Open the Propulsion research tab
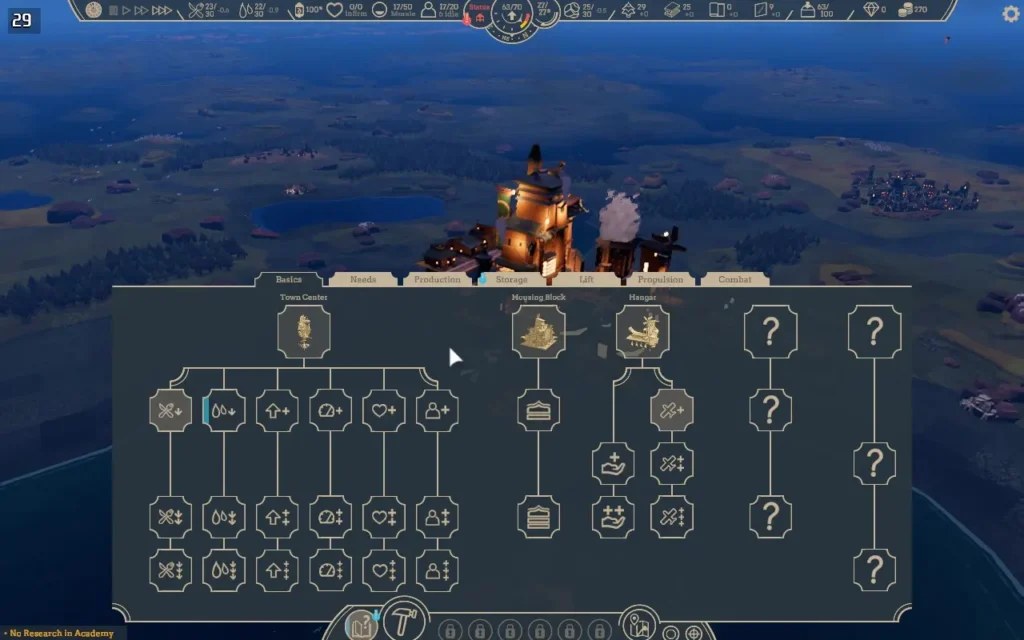The image size is (1024, 640). pos(660,280)
